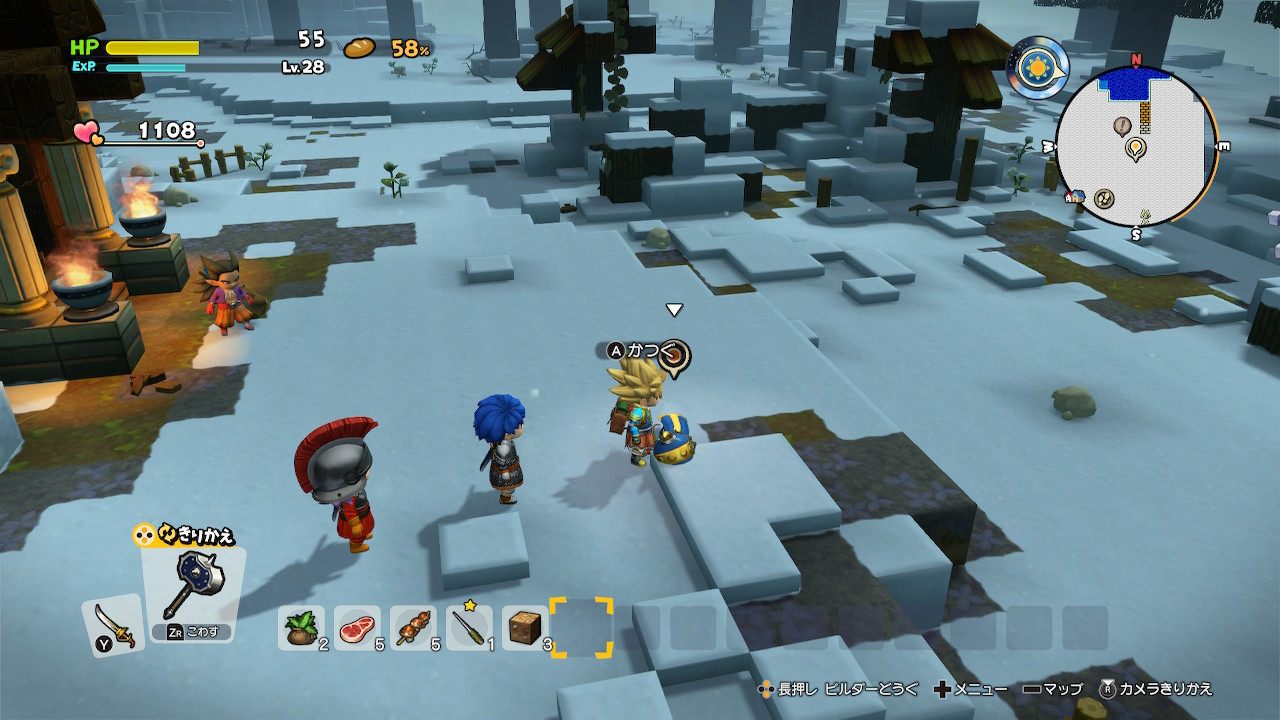Select the exclamation quest marker on minimap
The image size is (1280, 720).
1122,125
